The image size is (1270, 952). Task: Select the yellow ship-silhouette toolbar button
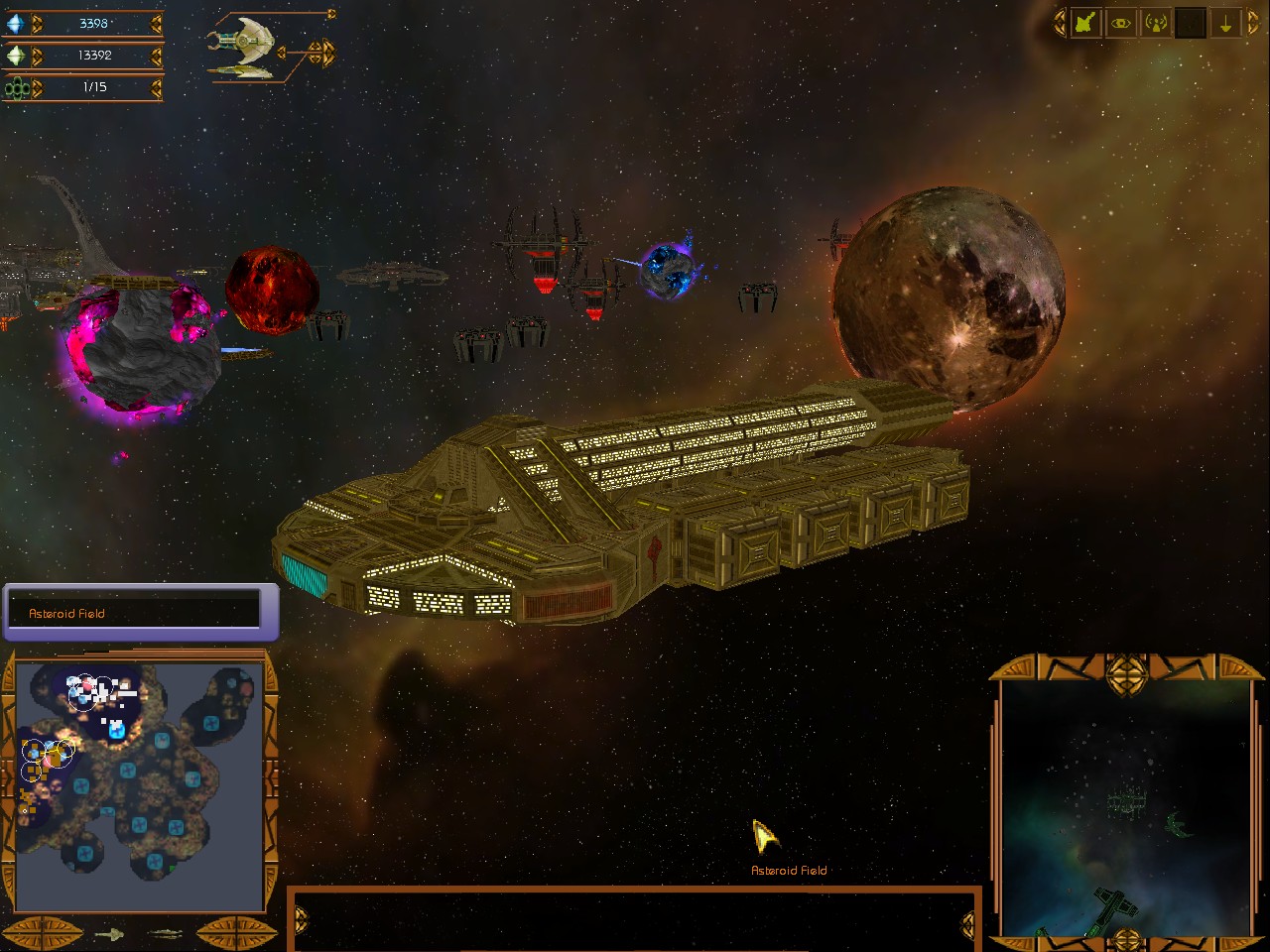tap(1084, 24)
